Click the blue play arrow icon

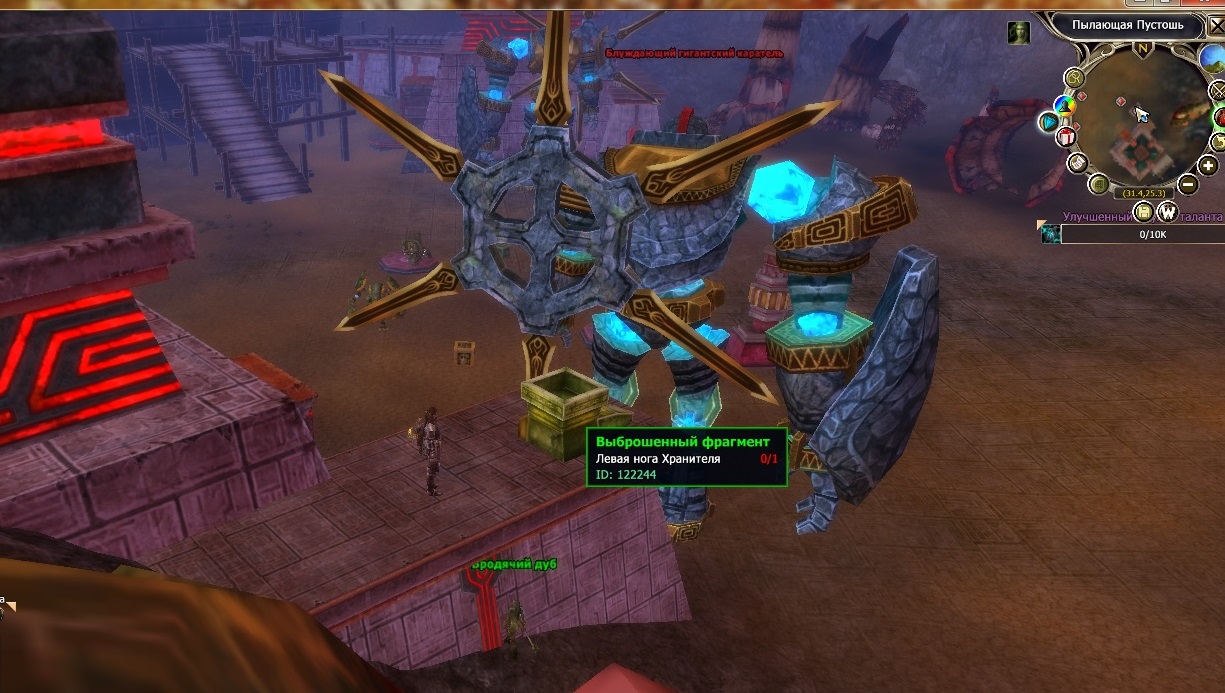coord(1048,122)
